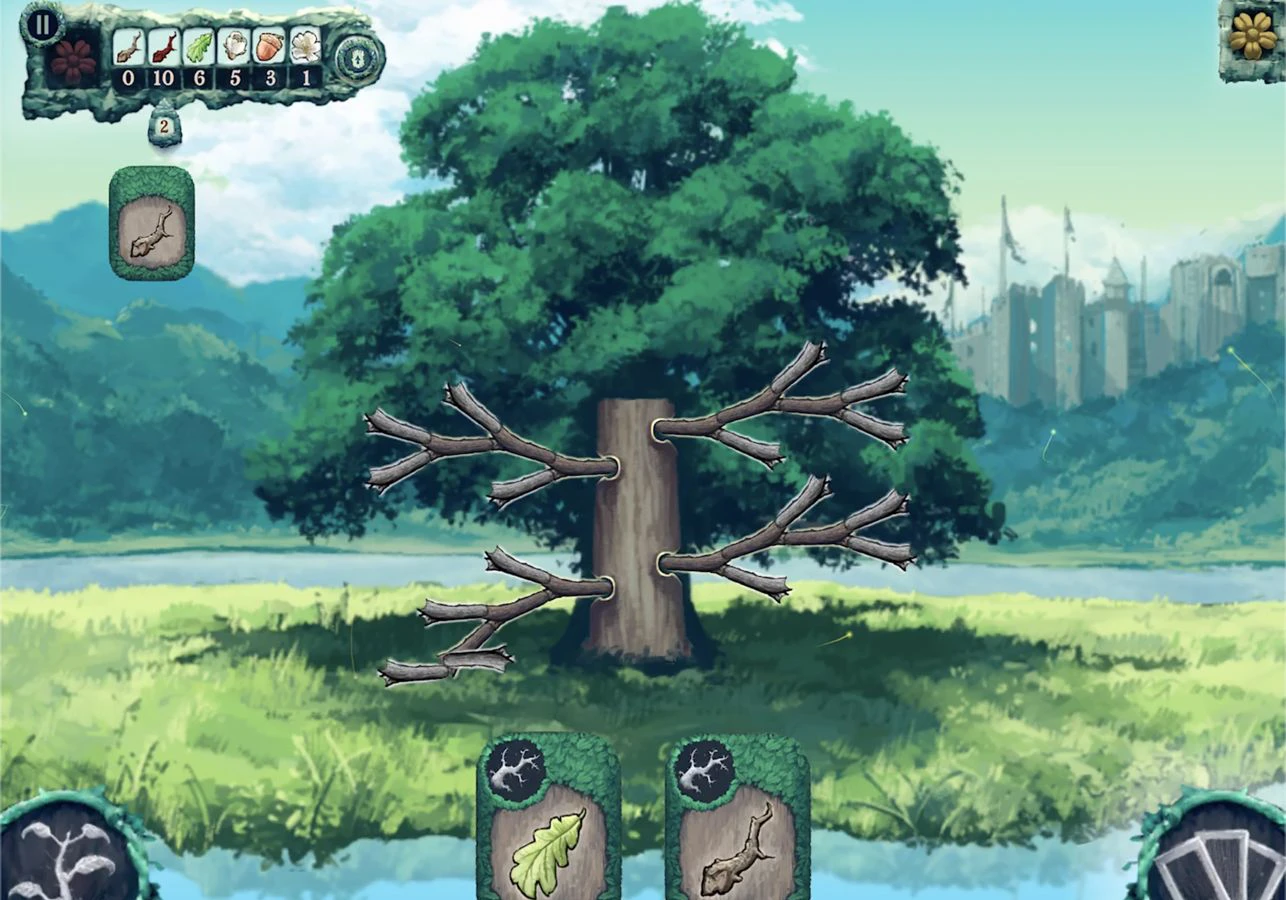Image resolution: width=1286 pixels, height=900 pixels.
Task: Click the stone badge showing number 2
Action: pos(164,128)
